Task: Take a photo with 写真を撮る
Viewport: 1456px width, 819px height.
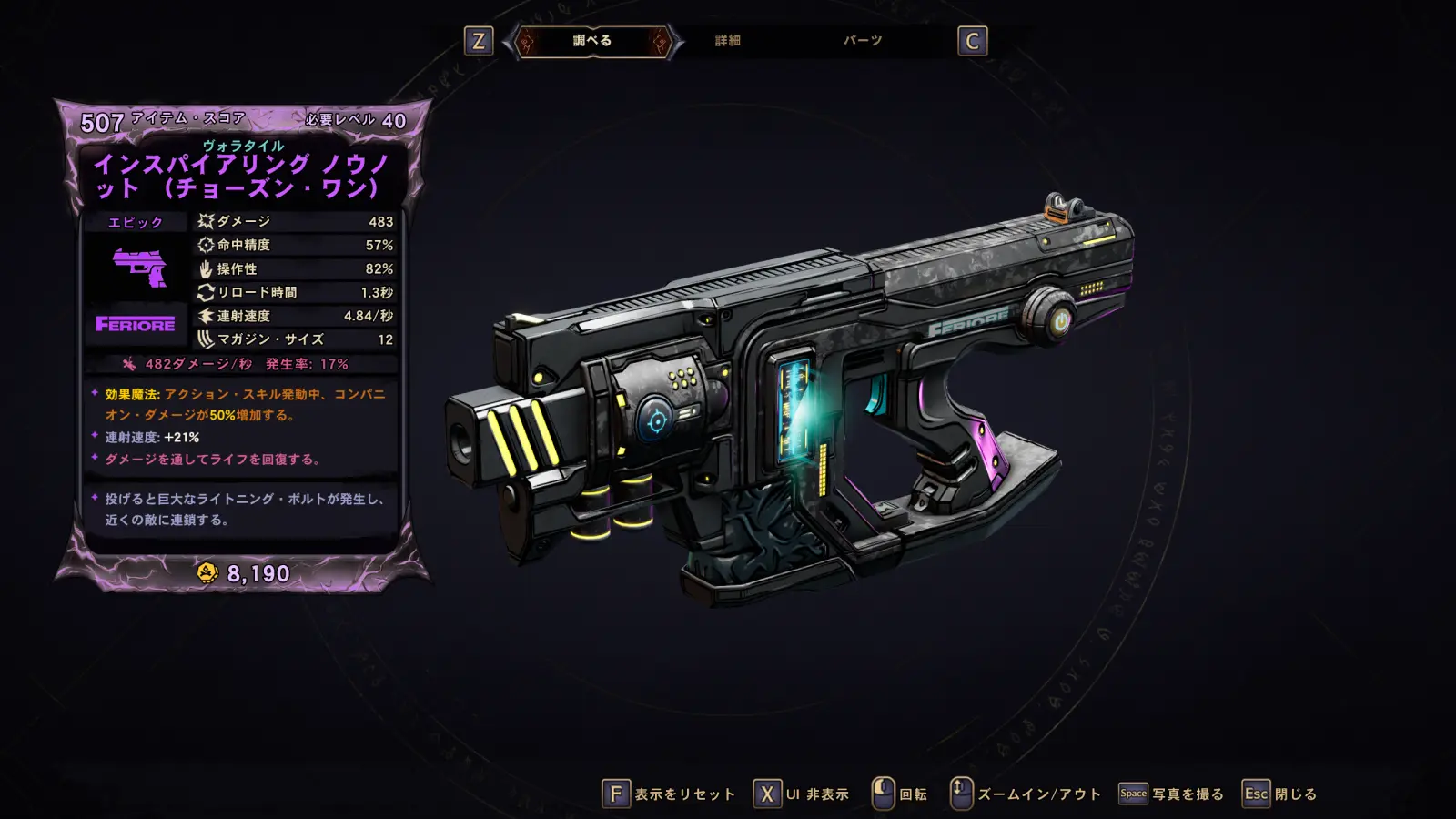Action: (x=1171, y=794)
